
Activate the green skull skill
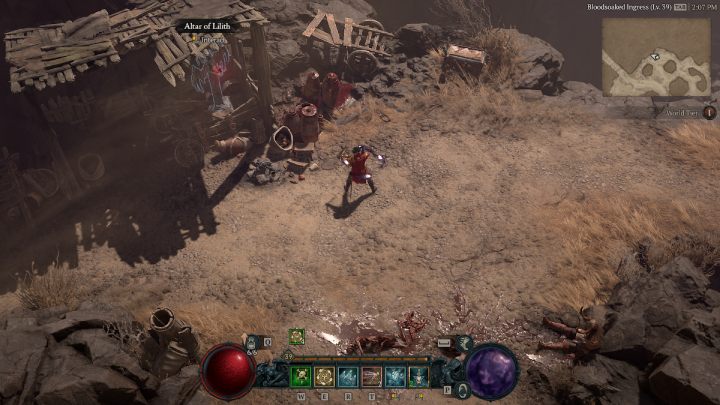(301, 376)
